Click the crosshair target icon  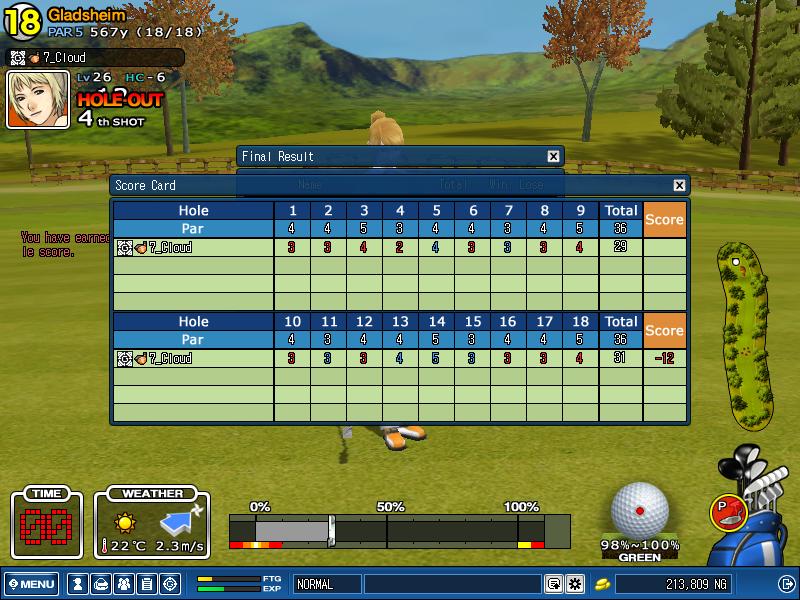[x=170, y=584]
